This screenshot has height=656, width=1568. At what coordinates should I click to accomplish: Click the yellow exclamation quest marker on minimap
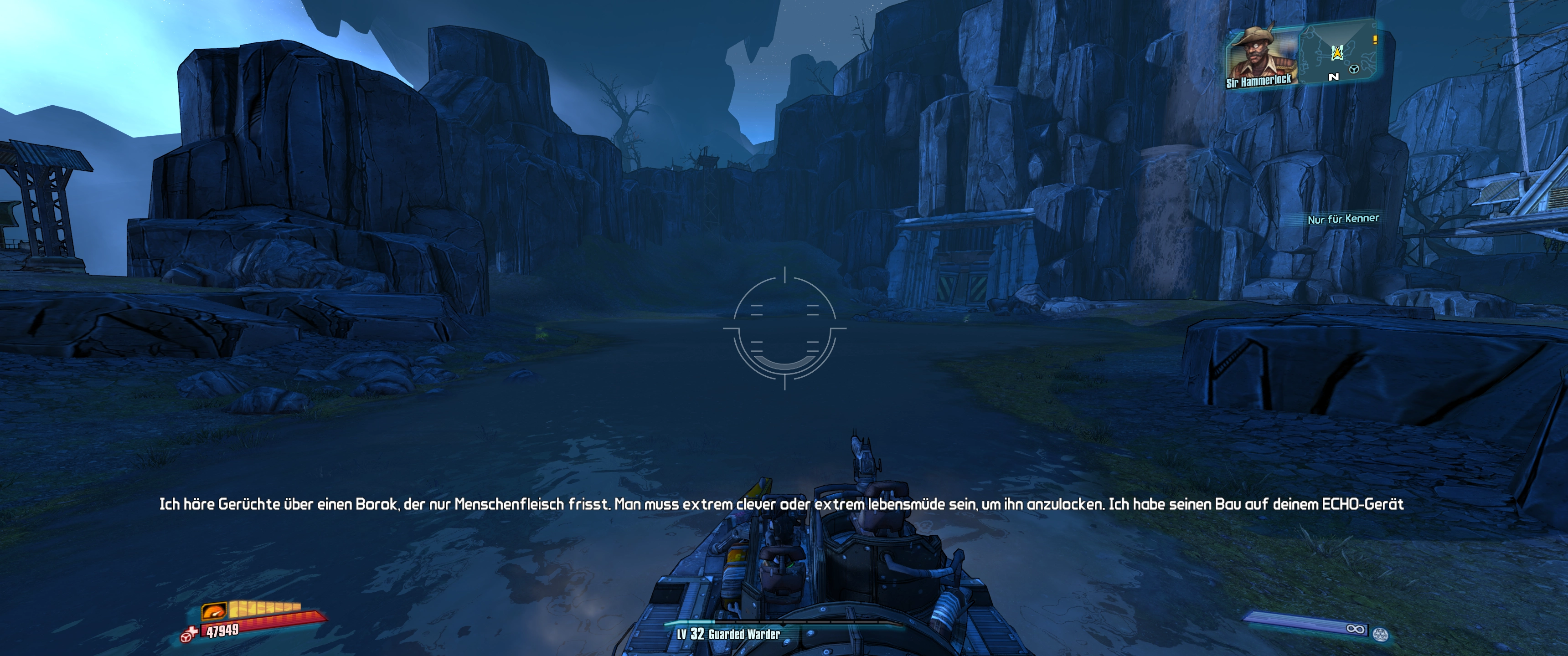tap(1374, 40)
